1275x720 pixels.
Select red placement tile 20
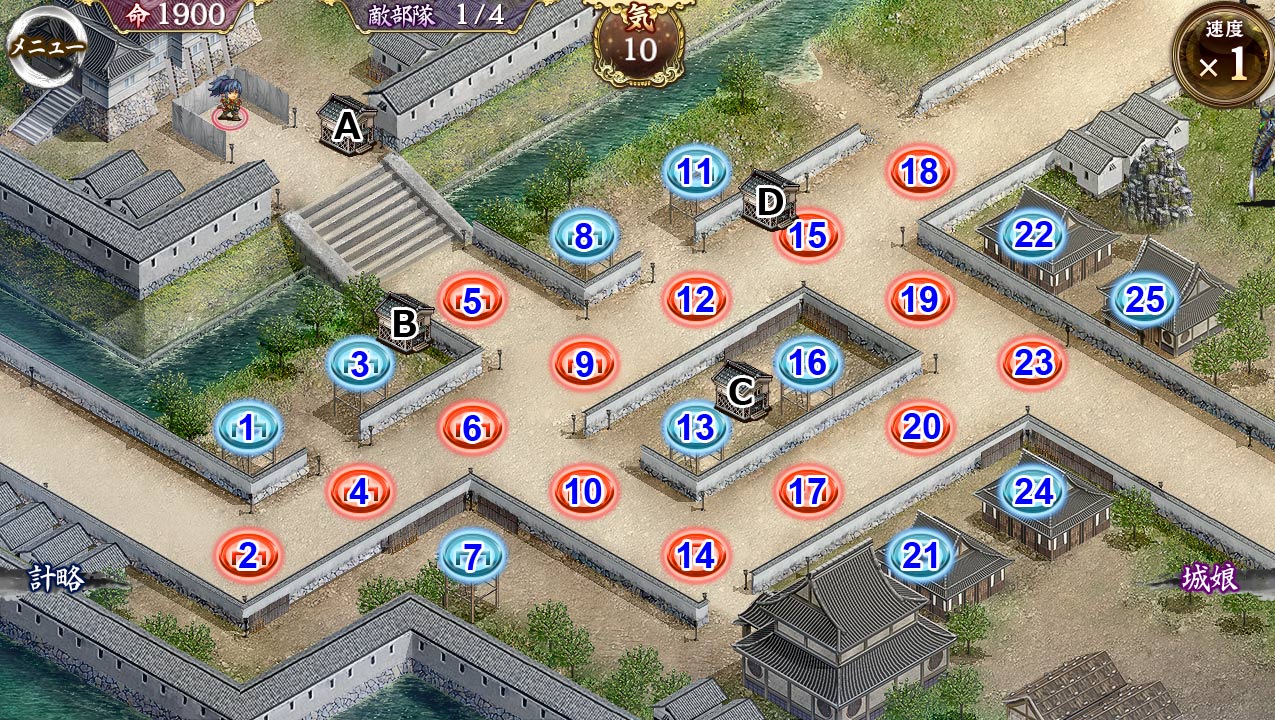pos(920,428)
